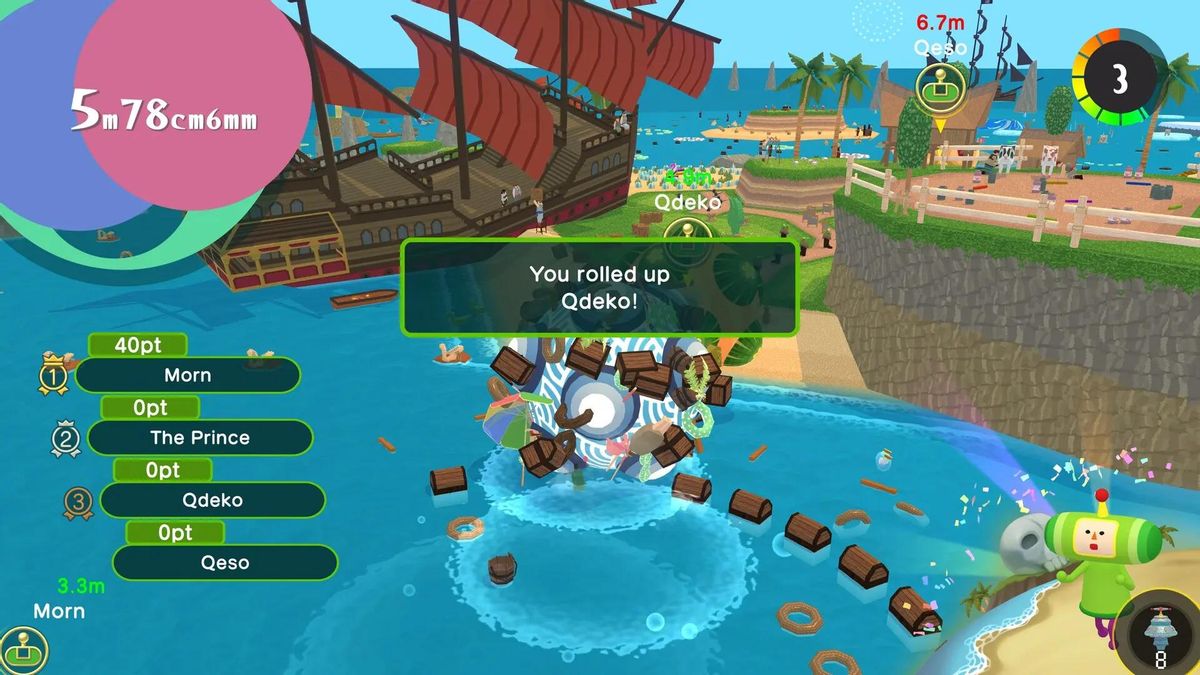Viewport: 1200px width, 675px height.
Task: Select Morn's row in the ranking list
Action: point(187,375)
